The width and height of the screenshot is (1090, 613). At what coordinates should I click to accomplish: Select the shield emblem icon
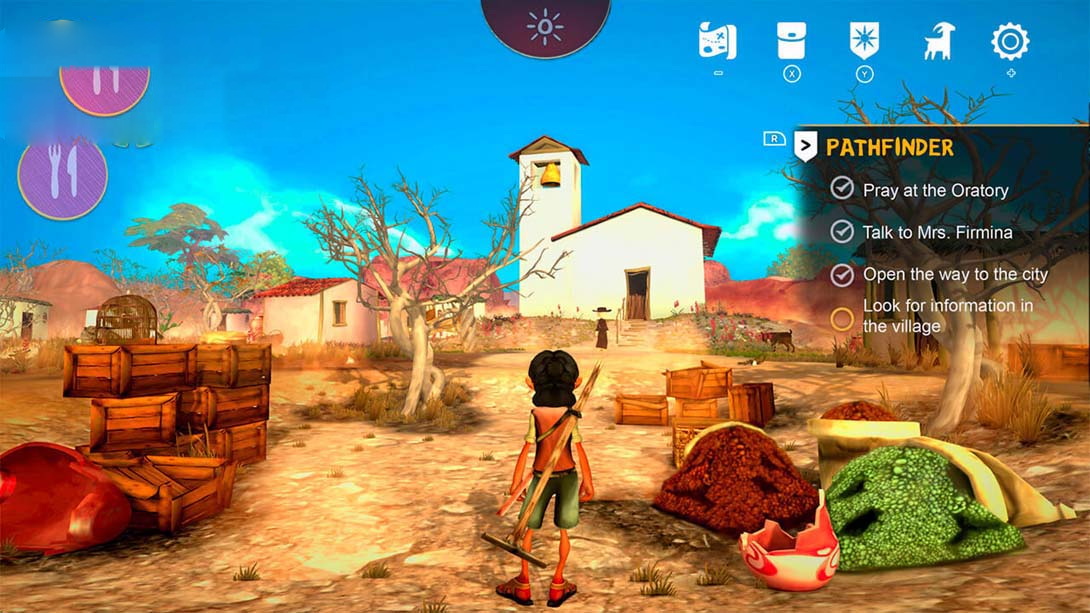(x=864, y=41)
